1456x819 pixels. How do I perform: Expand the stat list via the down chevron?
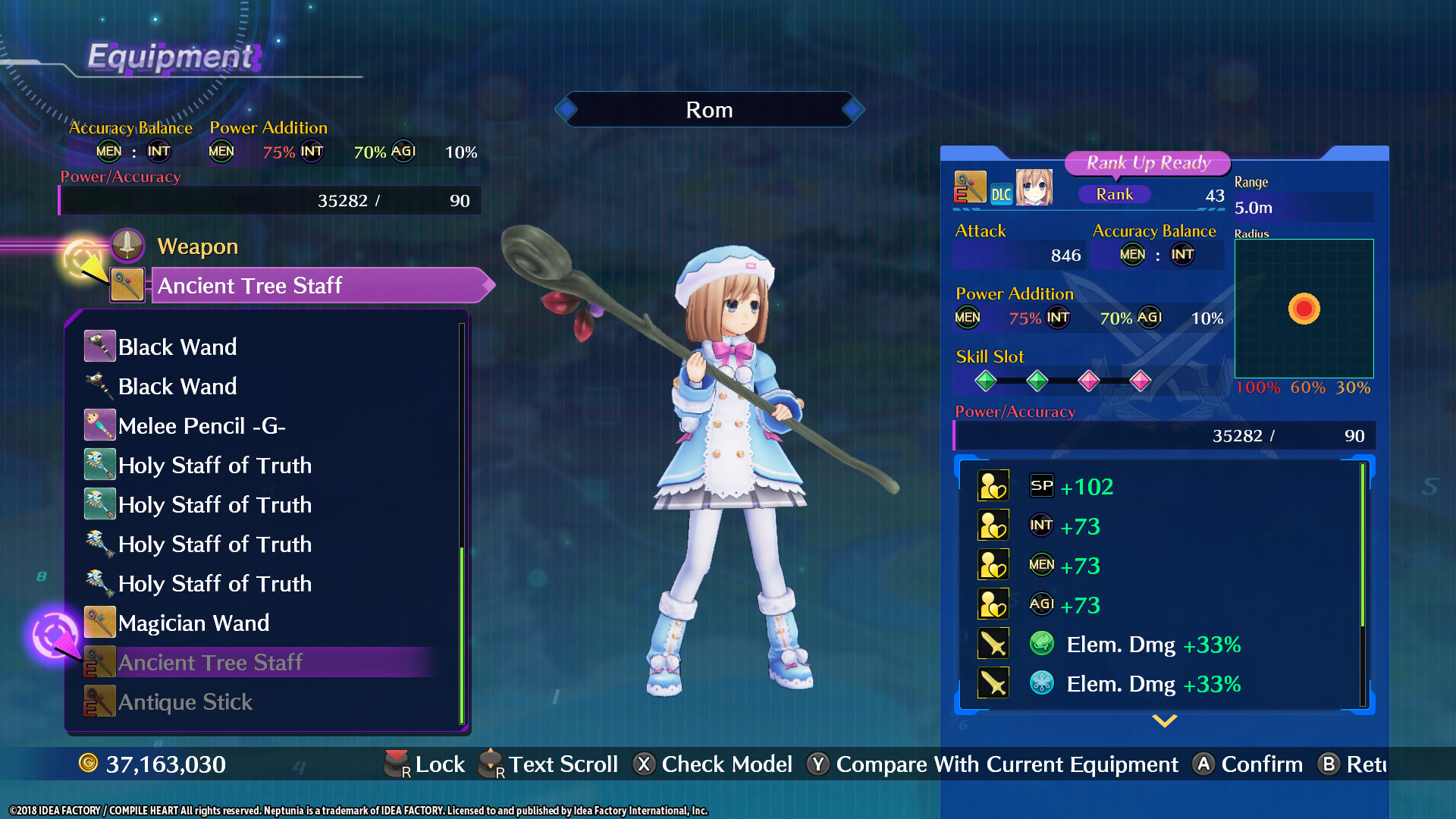click(1163, 722)
